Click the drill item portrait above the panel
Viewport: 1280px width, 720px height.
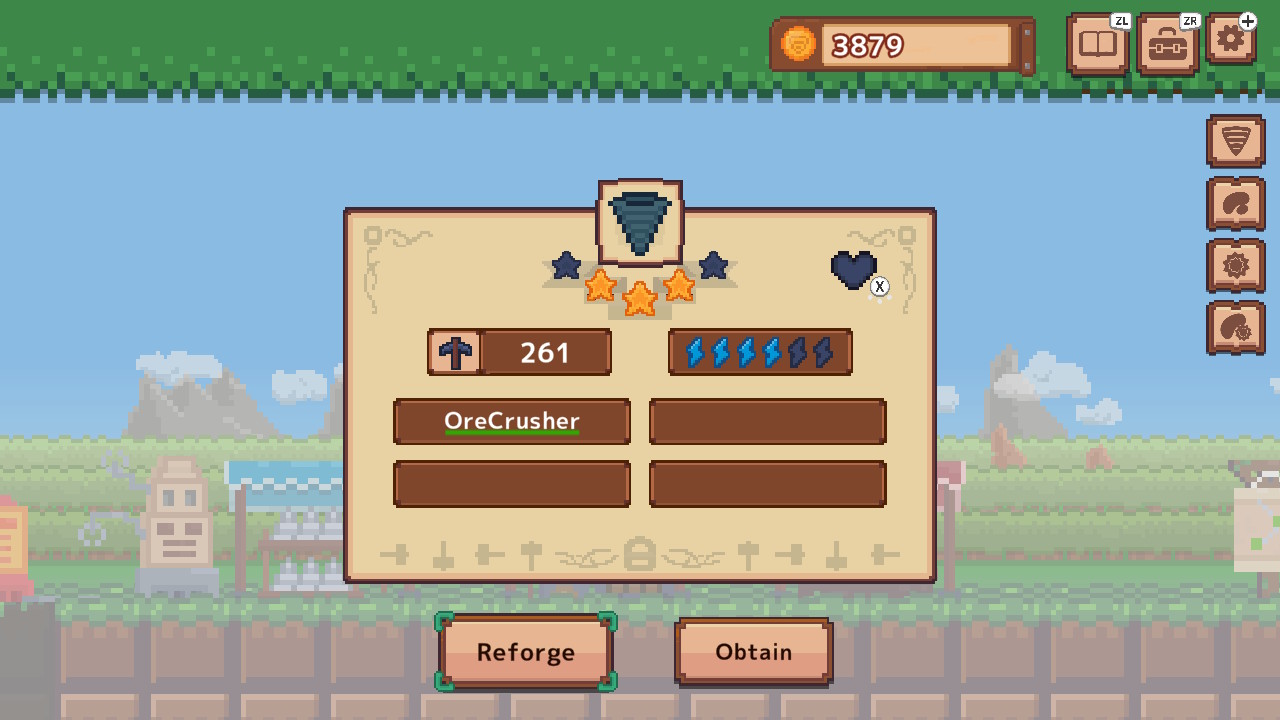(x=640, y=220)
